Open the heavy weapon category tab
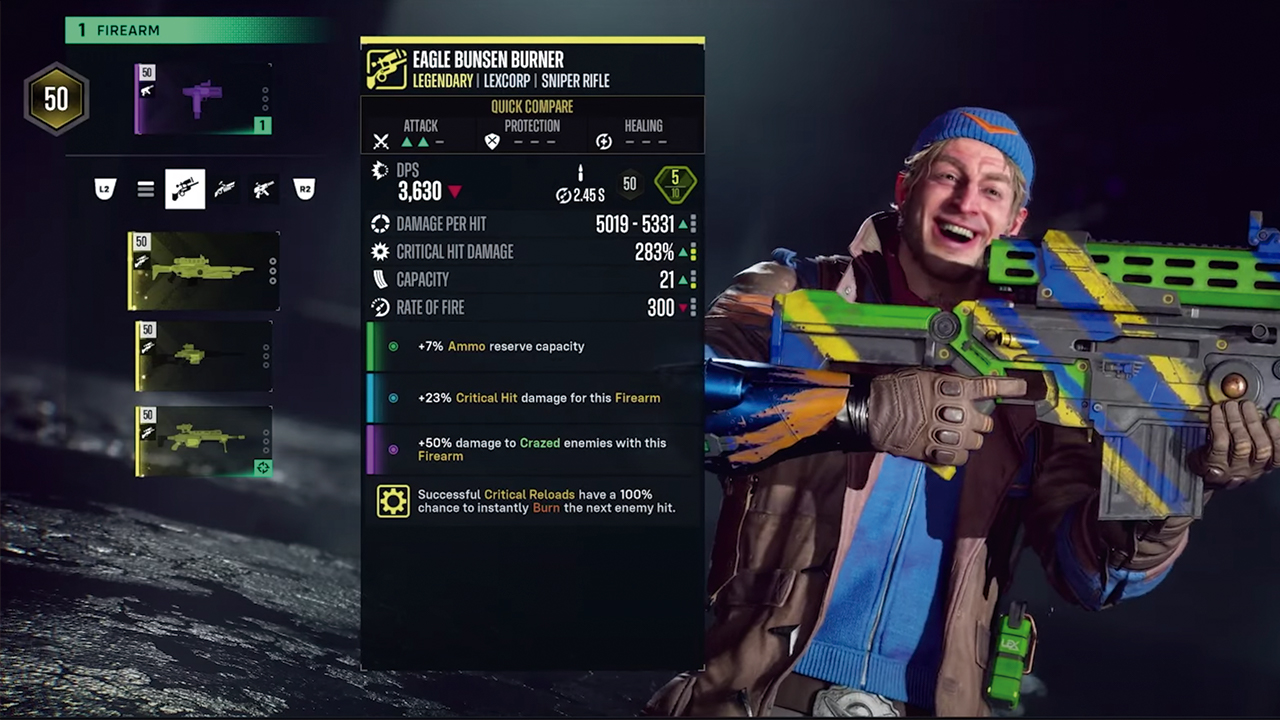 [x=264, y=189]
